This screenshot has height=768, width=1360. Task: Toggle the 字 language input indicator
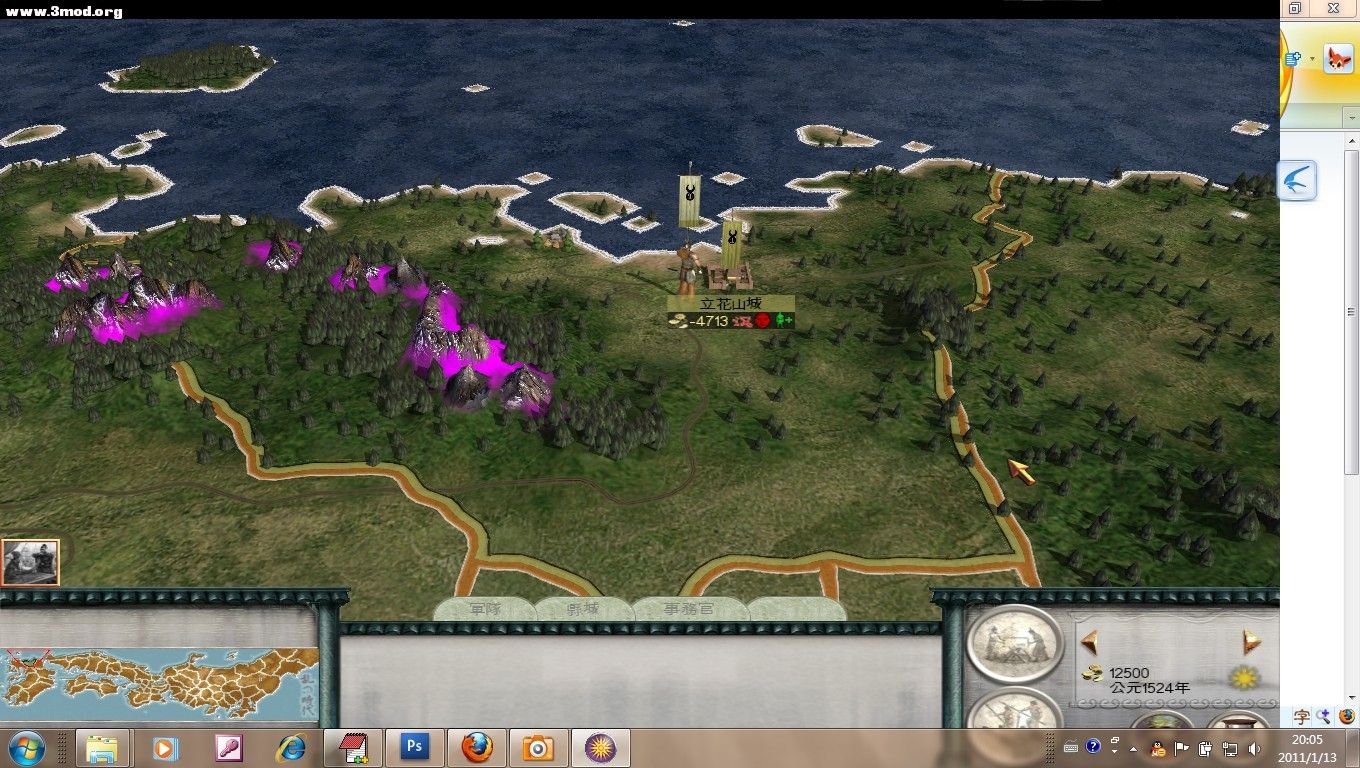click(1301, 717)
